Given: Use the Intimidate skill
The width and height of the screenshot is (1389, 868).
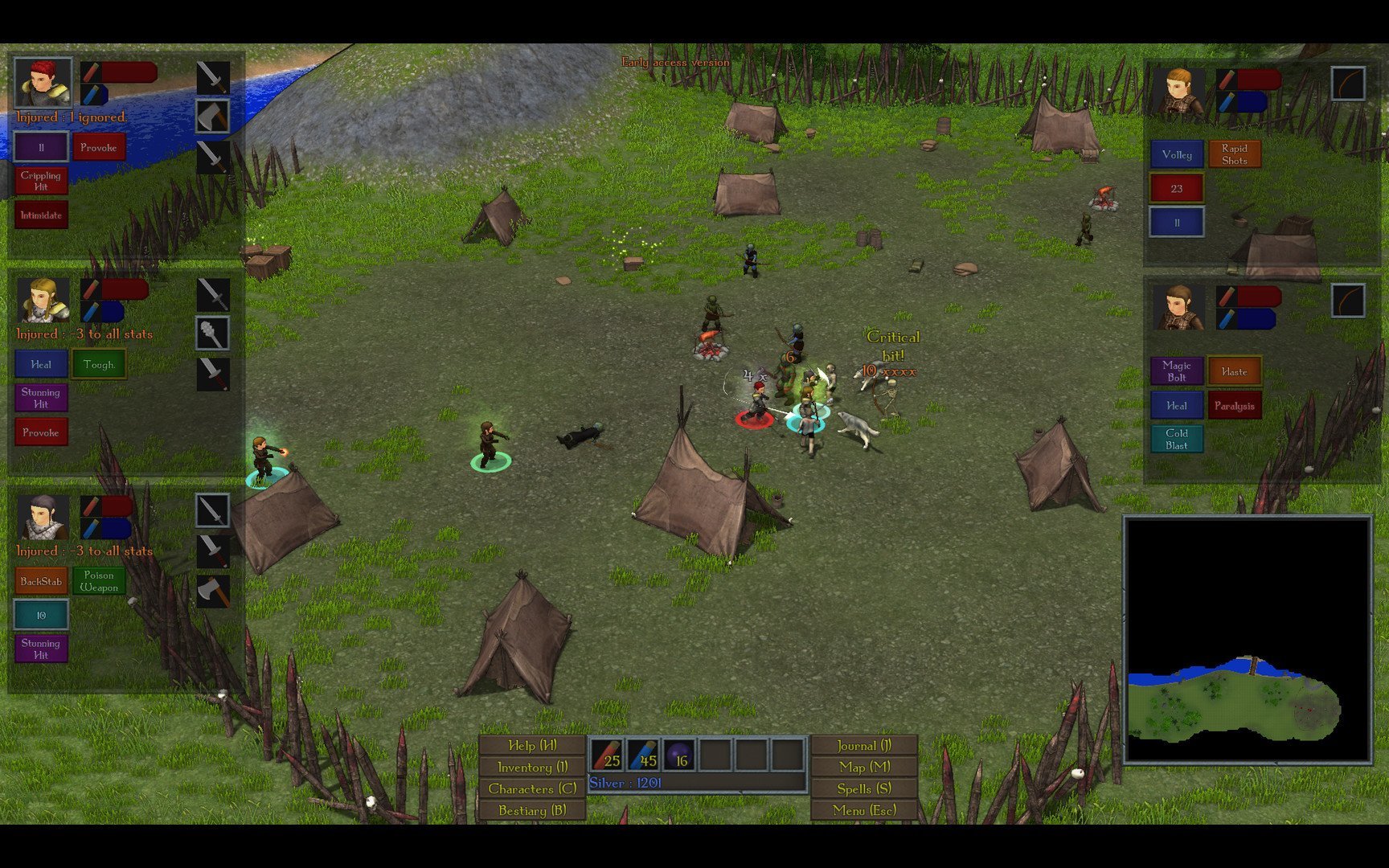Looking at the screenshot, I should point(41,215).
